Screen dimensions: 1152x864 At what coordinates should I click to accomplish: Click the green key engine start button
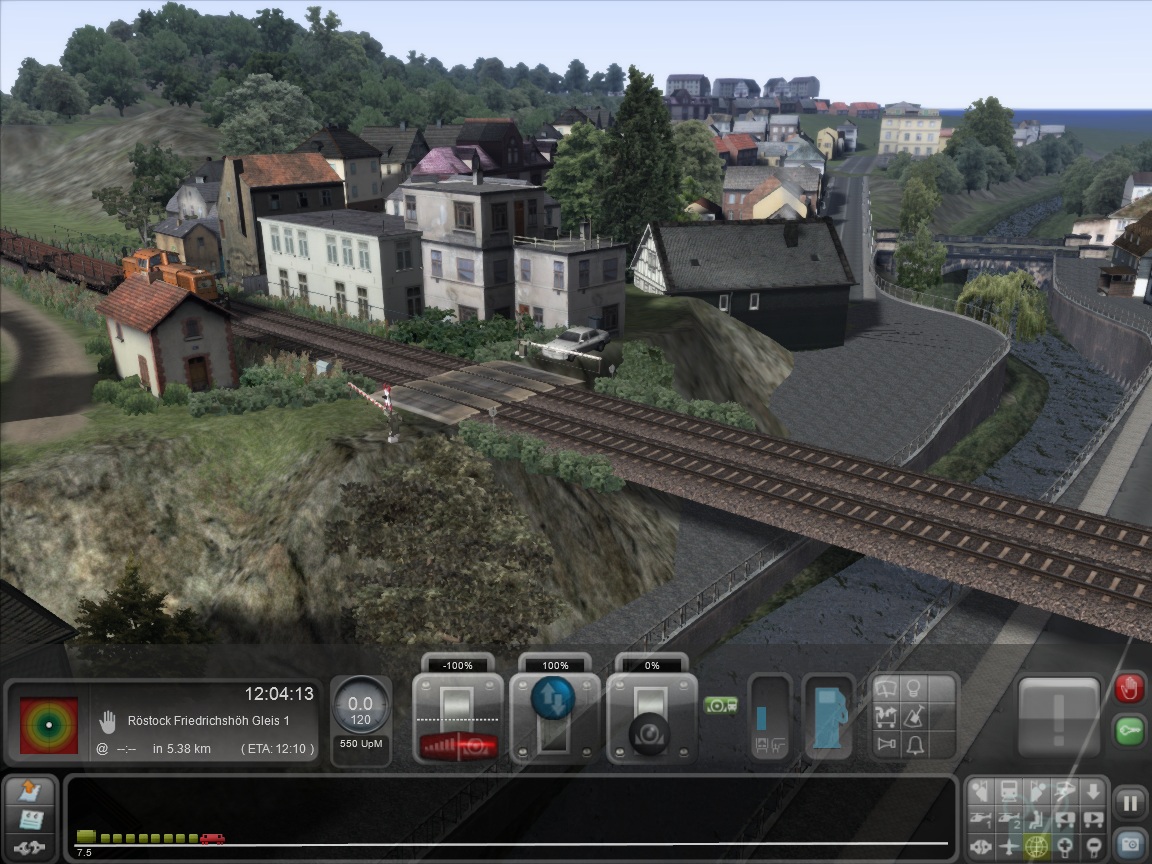pos(1129,730)
